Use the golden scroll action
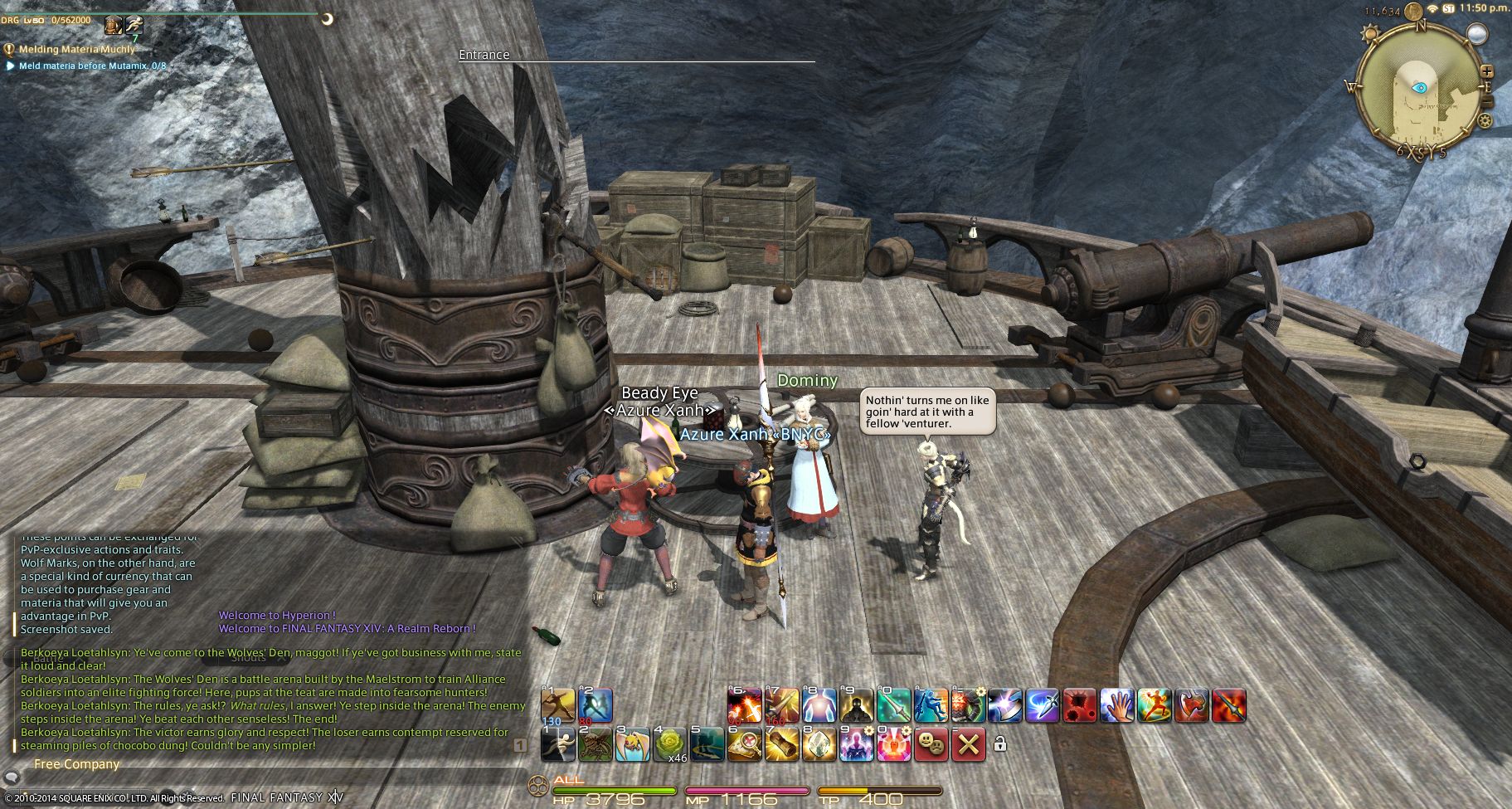Viewport: 1512px width, 809px height. click(782, 745)
